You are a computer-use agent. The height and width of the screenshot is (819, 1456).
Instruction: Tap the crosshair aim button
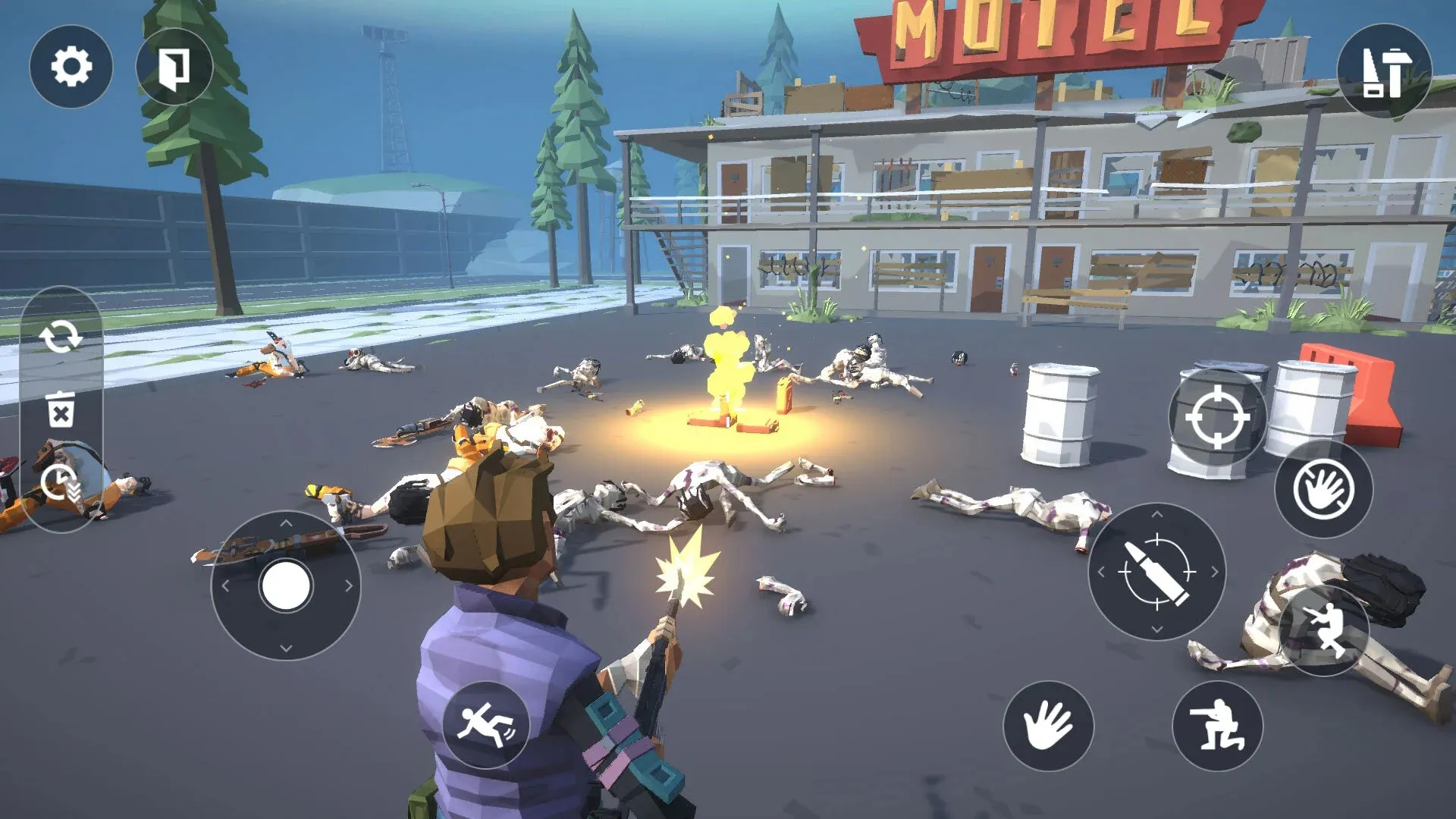[x=1217, y=418]
